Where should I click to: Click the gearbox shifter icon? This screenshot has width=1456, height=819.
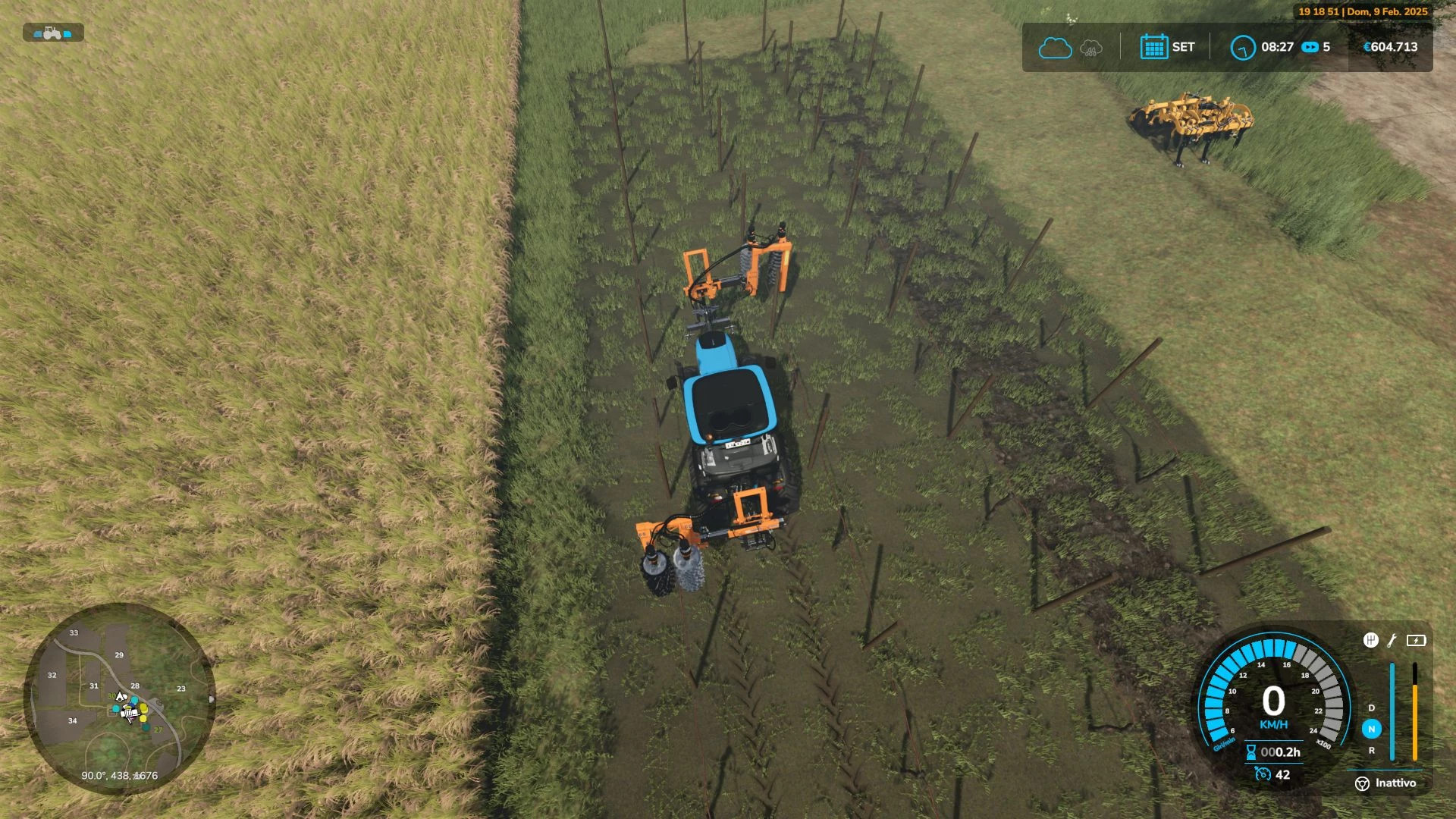point(1370,641)
